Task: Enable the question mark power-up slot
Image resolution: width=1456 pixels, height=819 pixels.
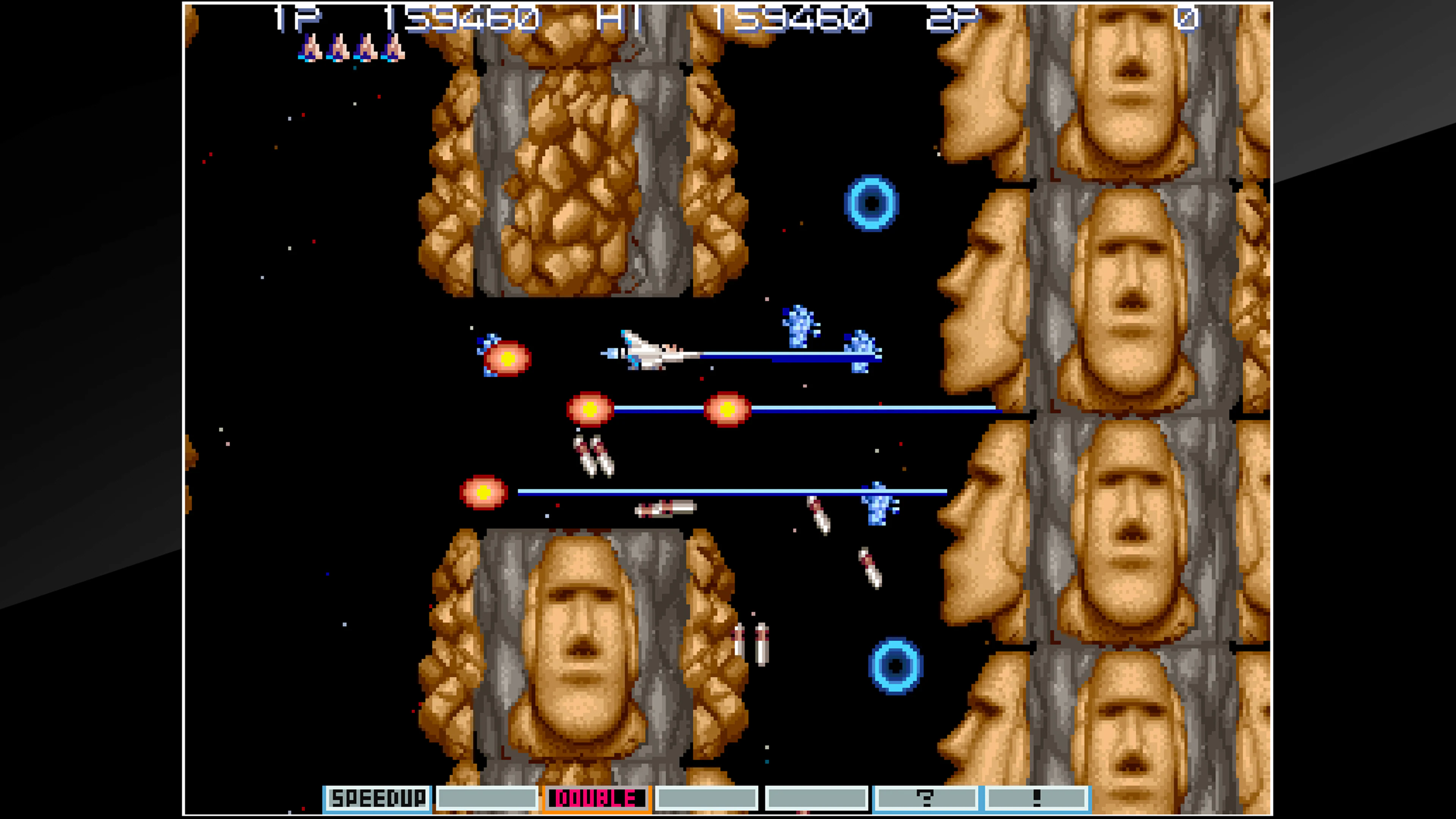Action: [x=925, y=798]
